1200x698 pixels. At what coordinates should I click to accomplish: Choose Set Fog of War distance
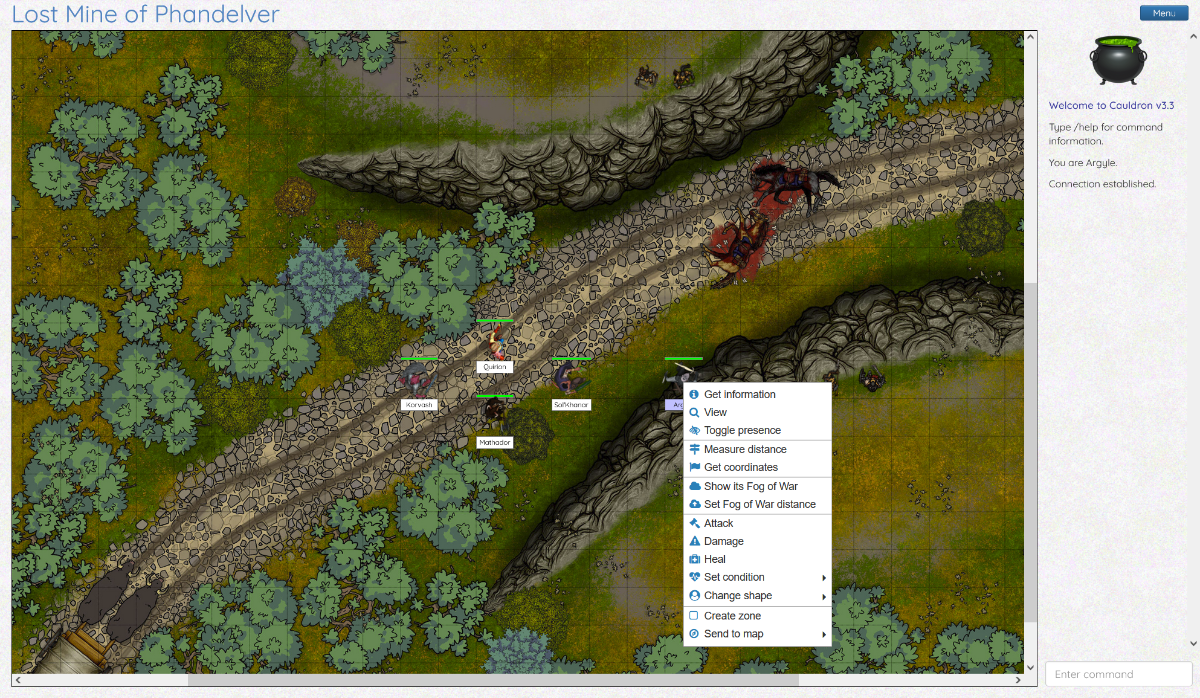[x=759, y=504]
